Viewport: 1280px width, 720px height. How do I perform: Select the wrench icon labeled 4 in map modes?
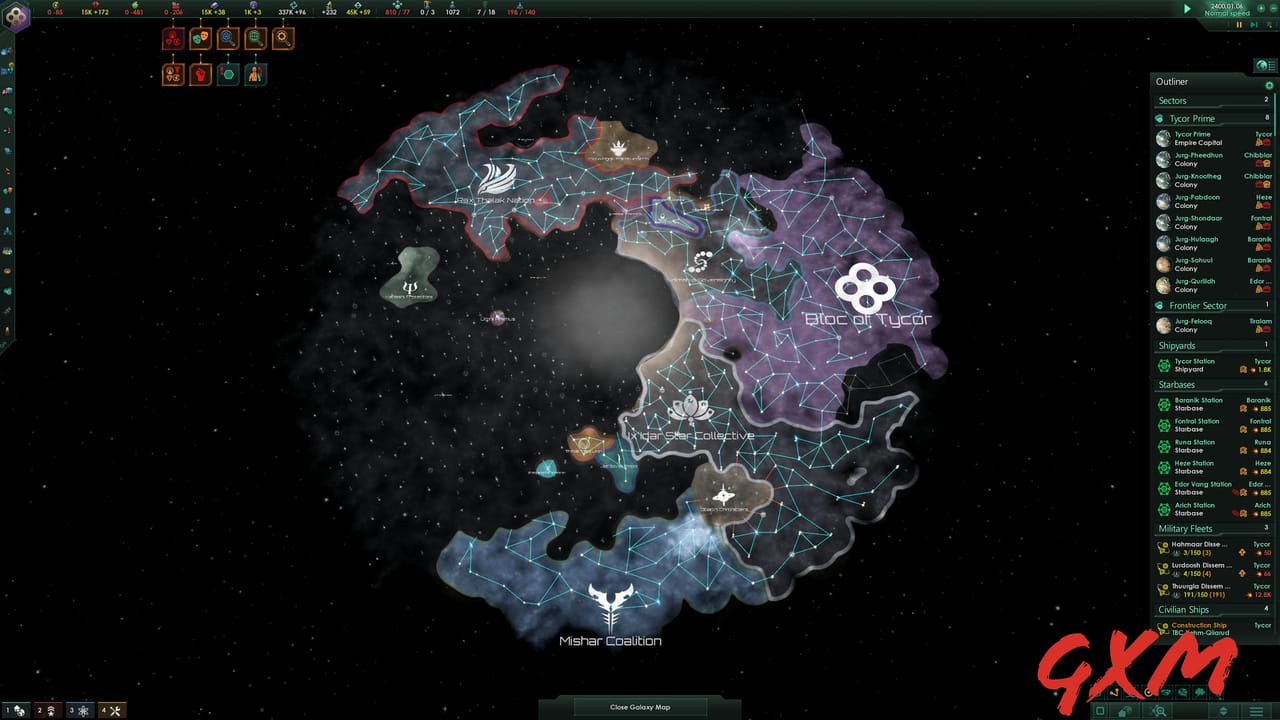[x=113, y=710]
